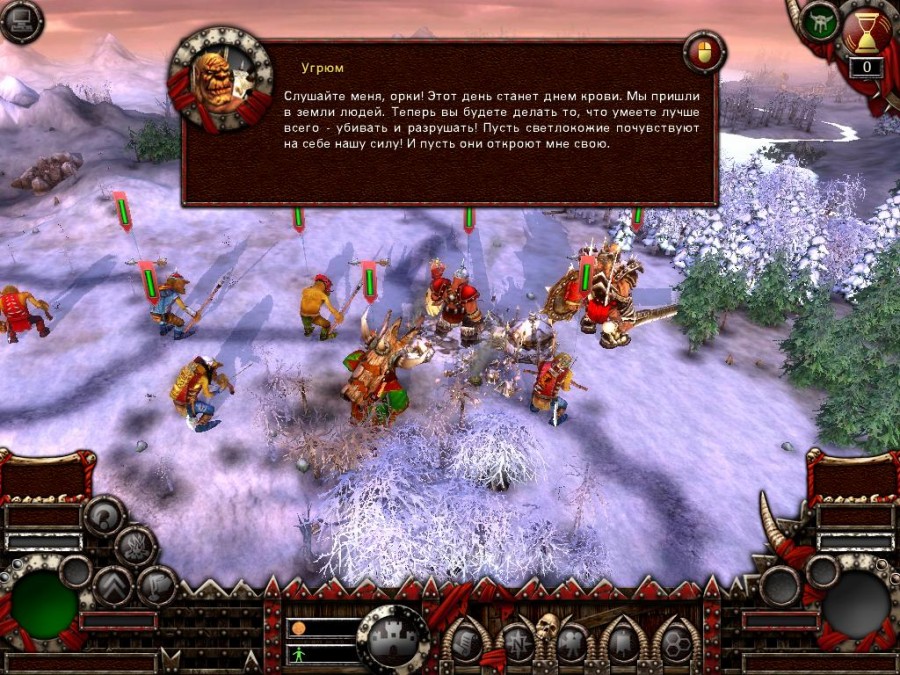900x675 pixels.
Task: Activate the campfire command button
Action: [x=136, y=547]
